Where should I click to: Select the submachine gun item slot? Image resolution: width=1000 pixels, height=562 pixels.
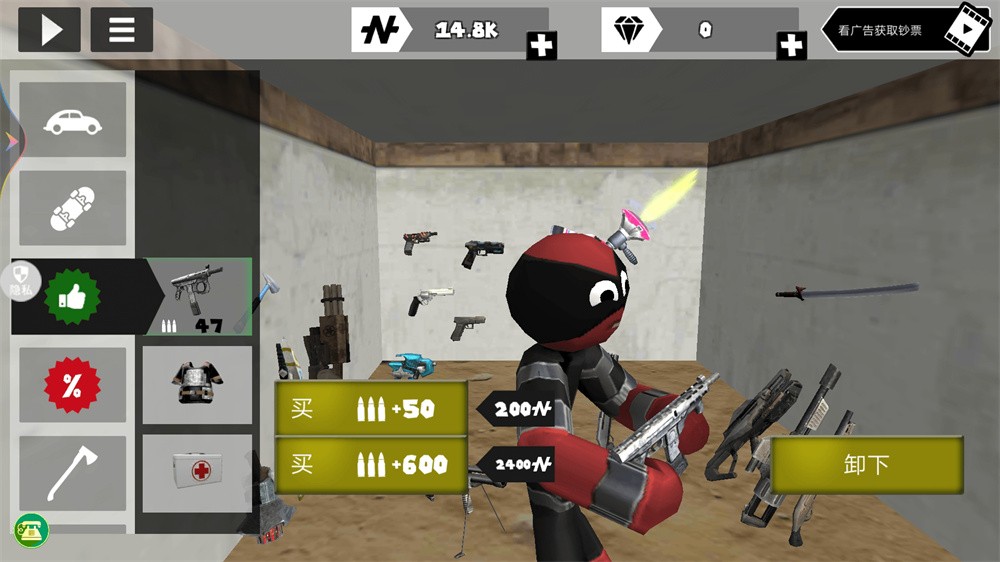198,297
